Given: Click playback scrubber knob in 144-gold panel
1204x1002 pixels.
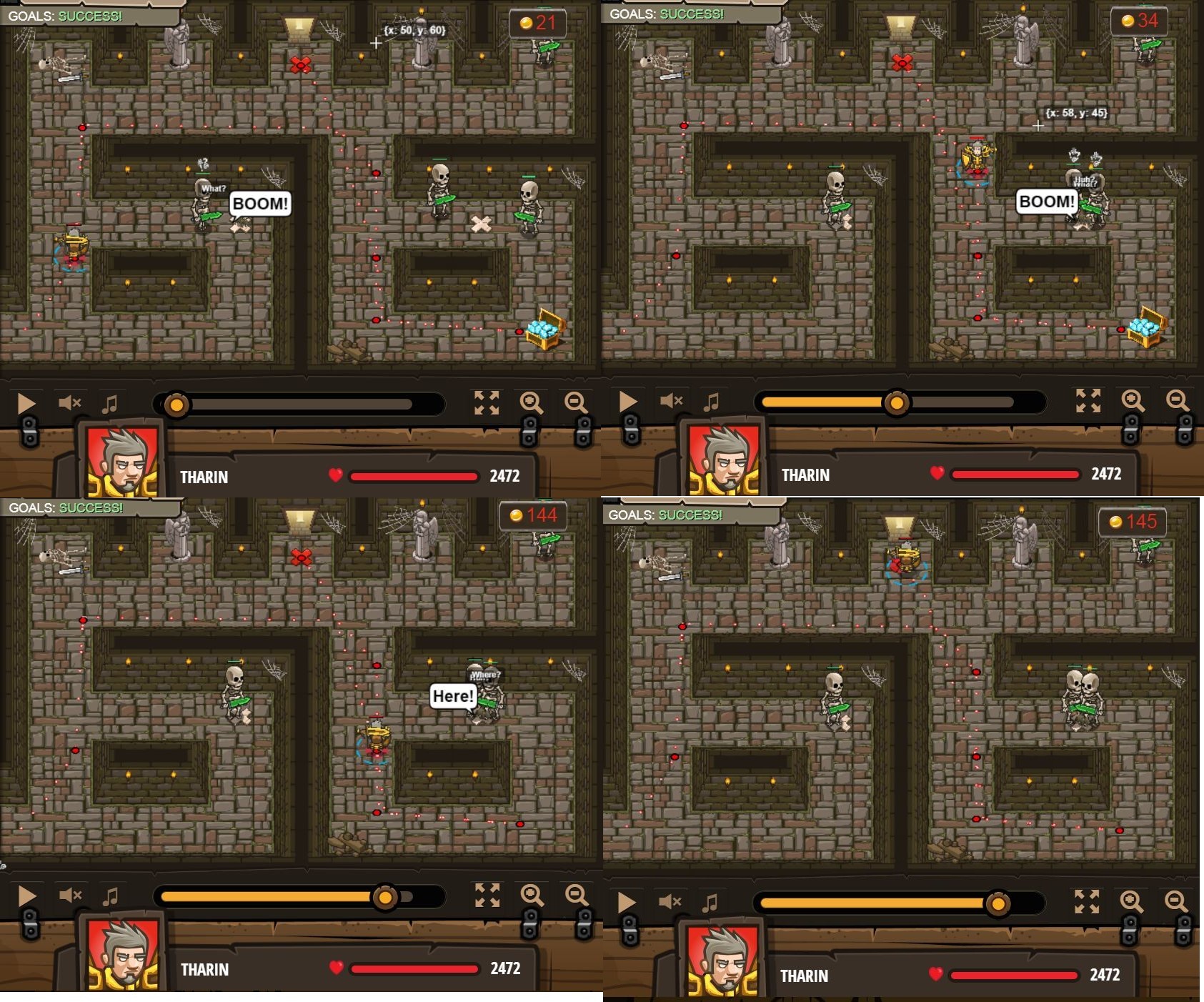Looking at the screenshot, I should point(385,897).
